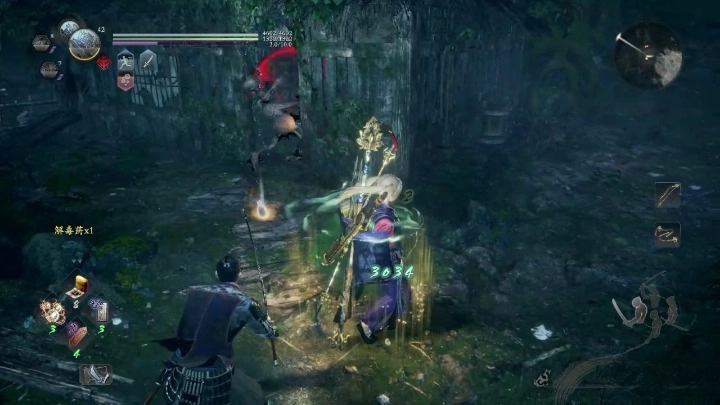Select the purple talisman shortcut item

coord(98,309)
